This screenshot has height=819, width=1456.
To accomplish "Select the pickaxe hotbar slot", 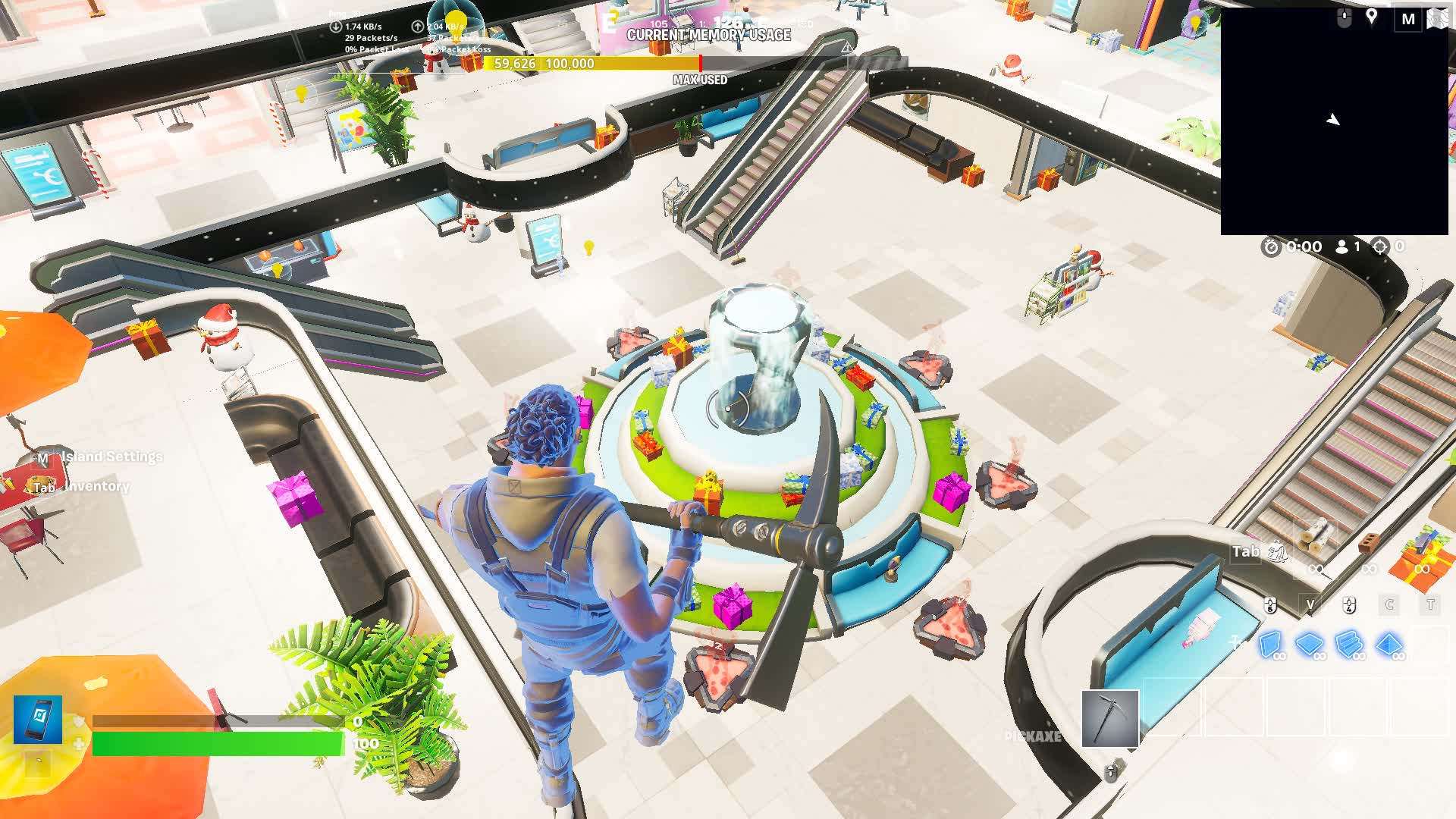I will (x=1110, y=718).
